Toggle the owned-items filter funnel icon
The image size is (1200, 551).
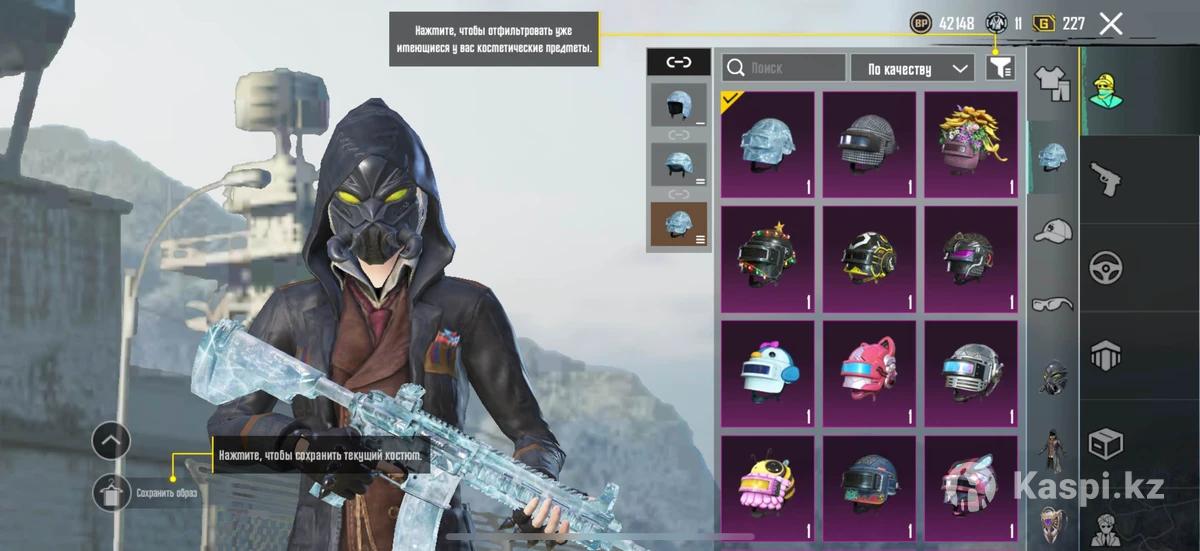point(999,68)
